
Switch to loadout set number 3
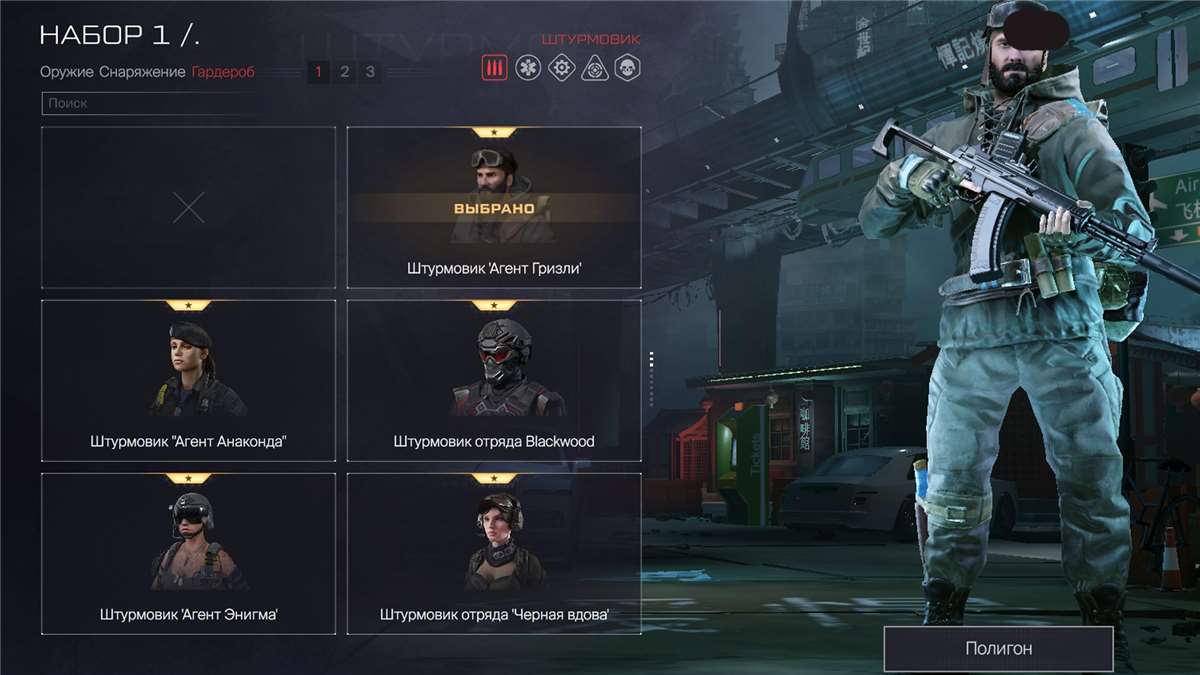pos(370,72)
